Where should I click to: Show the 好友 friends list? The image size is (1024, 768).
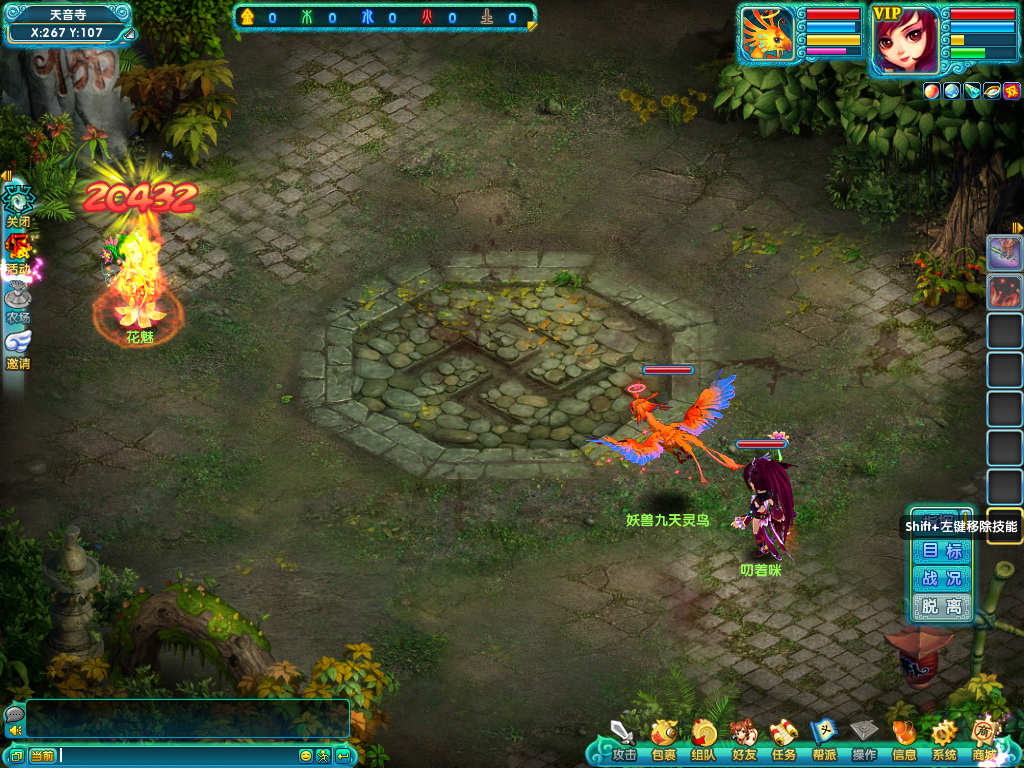tap(743, 738)
